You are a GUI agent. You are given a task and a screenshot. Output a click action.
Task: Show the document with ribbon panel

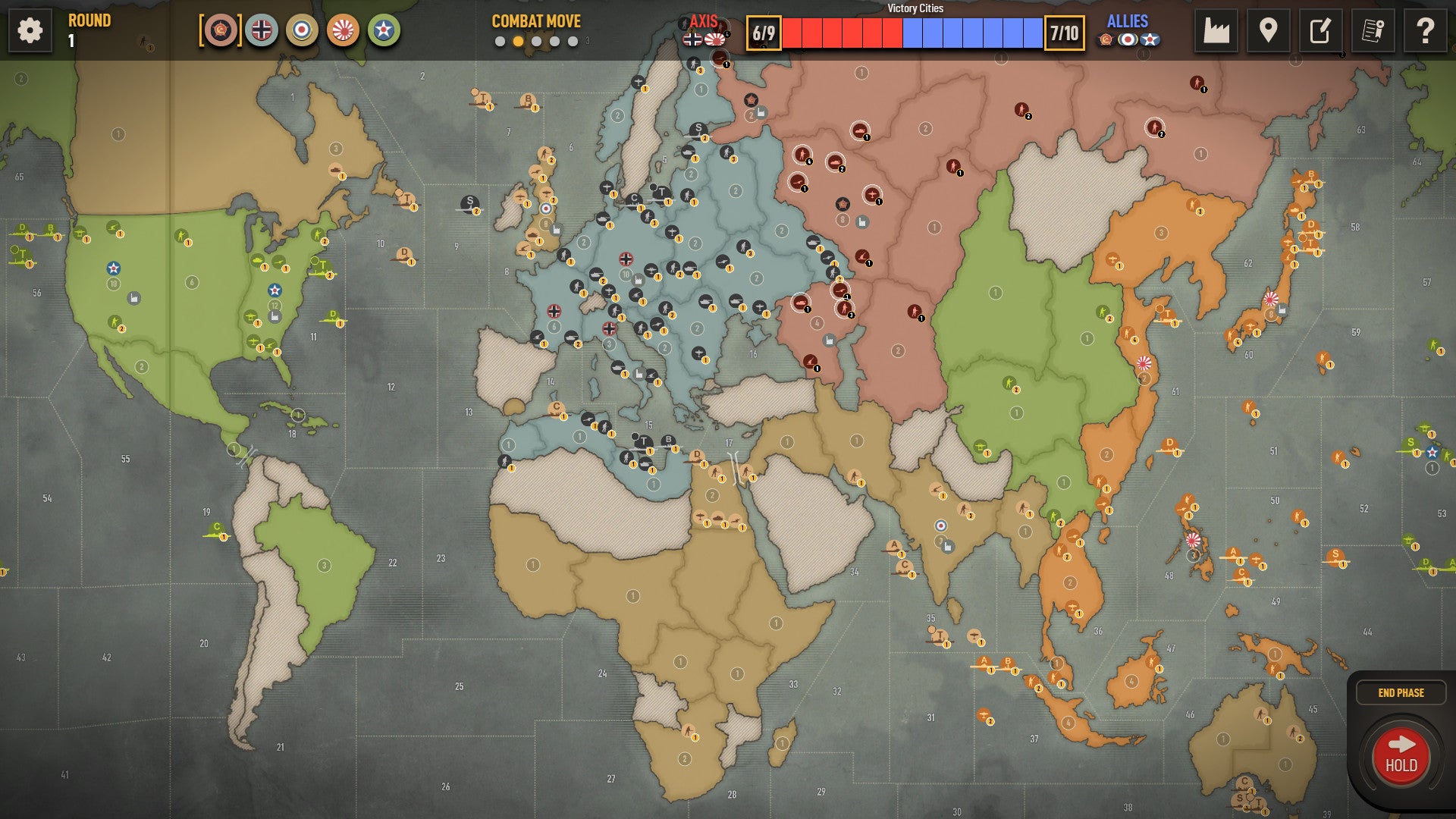(x=1373, y=31)
